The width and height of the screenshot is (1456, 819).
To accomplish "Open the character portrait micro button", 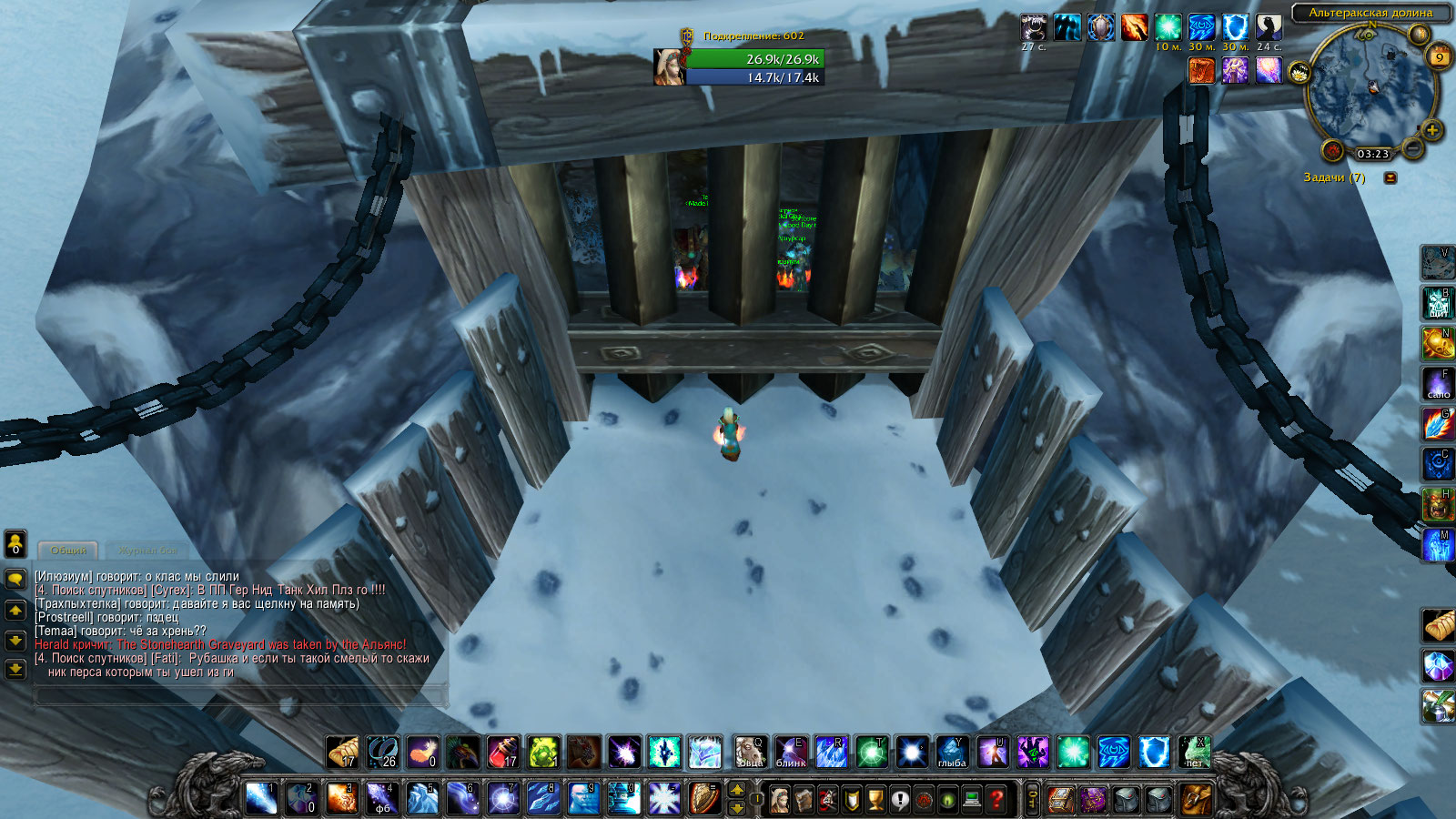I will pos(780,800).
